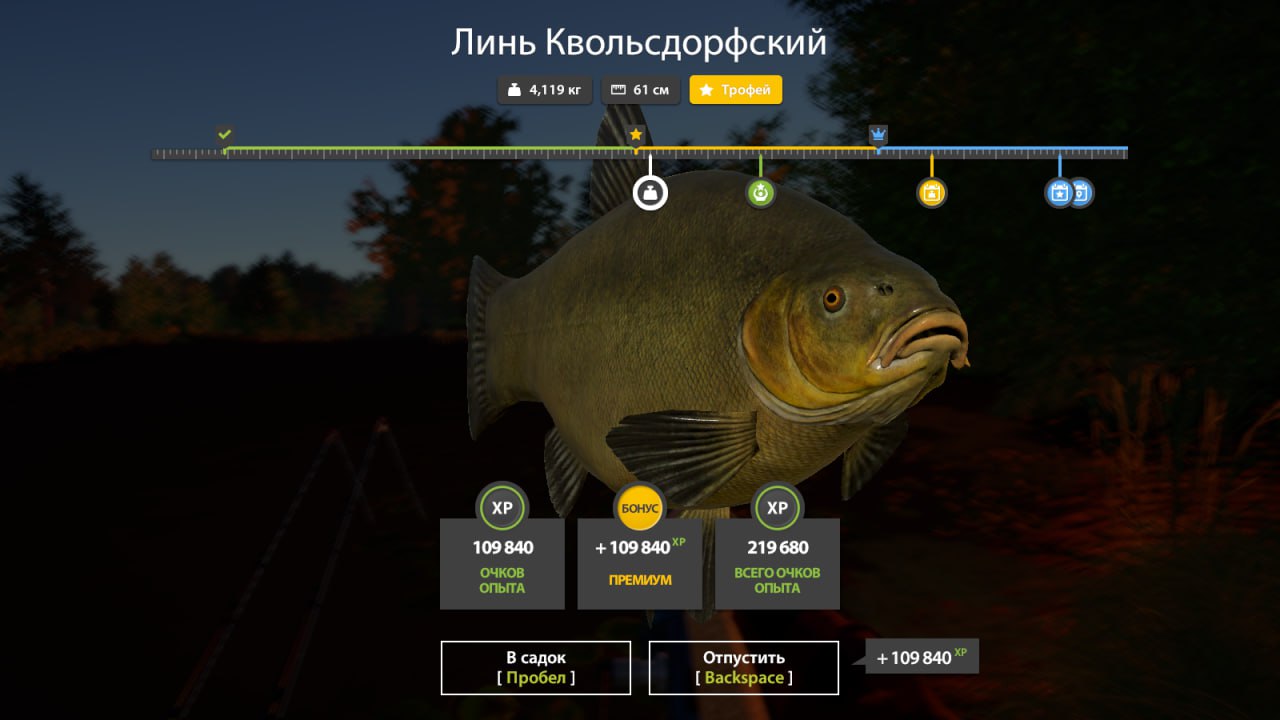Click Отпустить to release the fish
The height and width of the screenshot is (720, 1280).
pyautogui.click(x=744, y=667)
